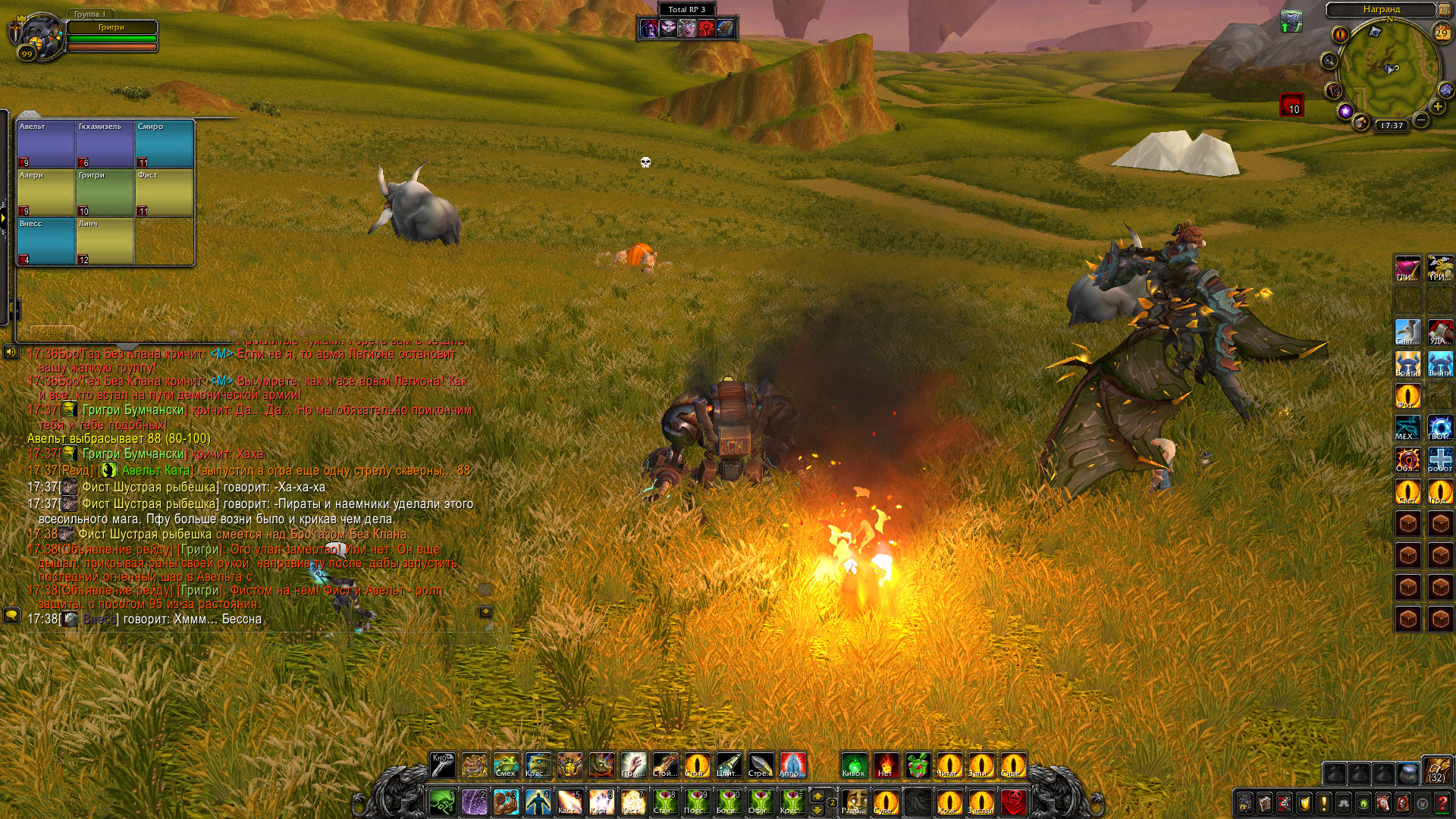Open the main backpack showing 32 slots
The height and width of the screenshot is (819, 1456).
tap(1436, 770)
